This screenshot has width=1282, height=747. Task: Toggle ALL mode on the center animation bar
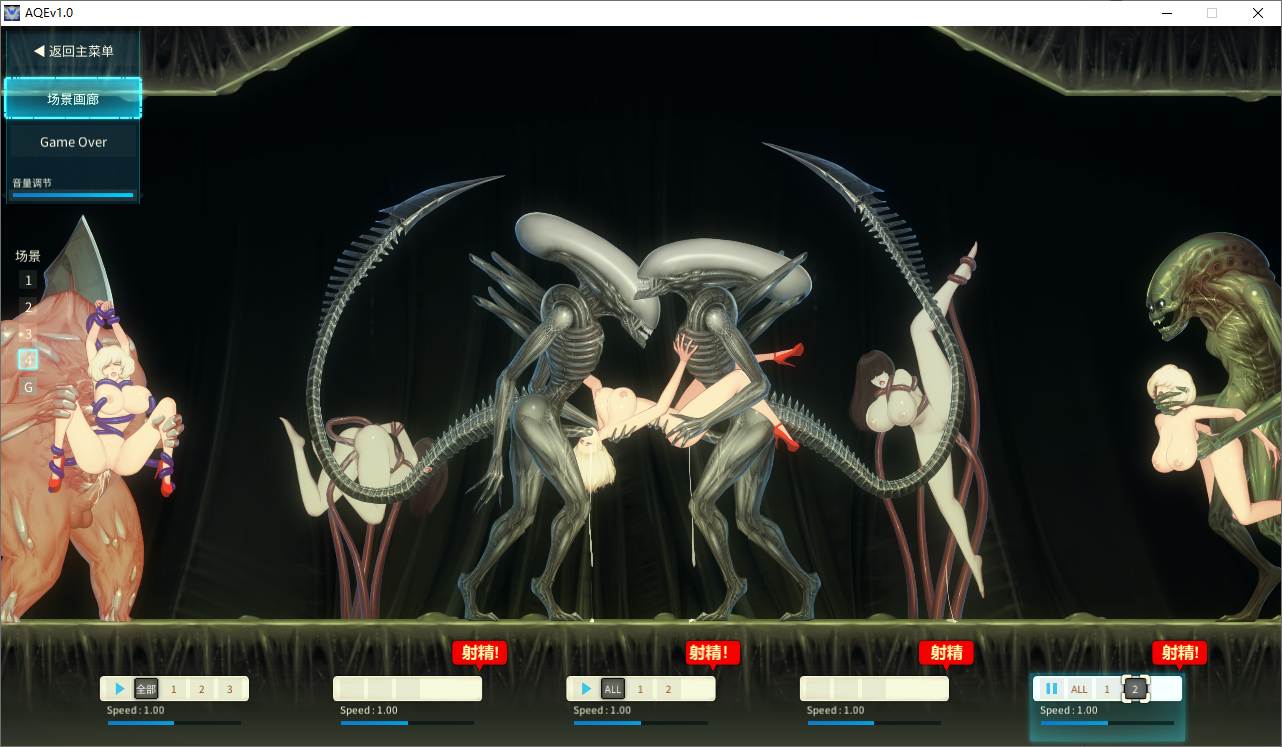[613, 688]
